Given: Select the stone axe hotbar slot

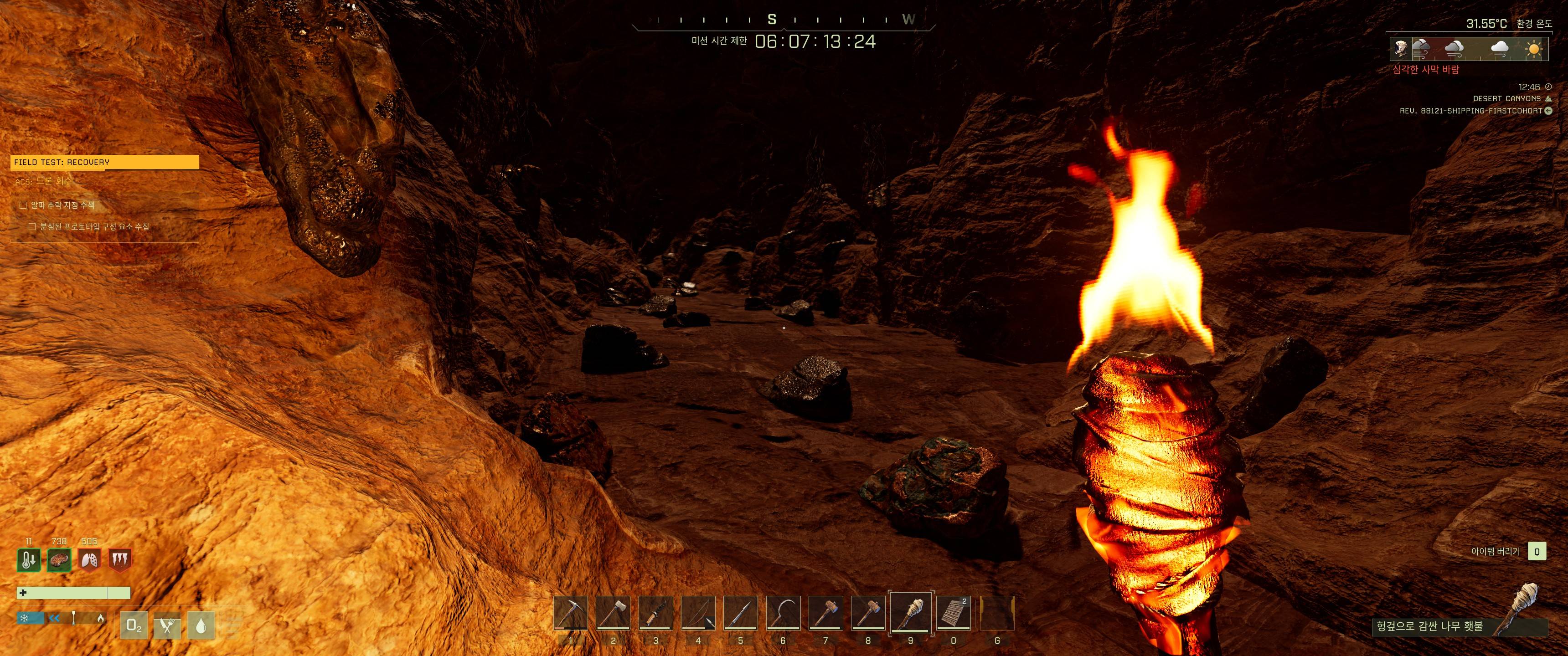Looking at the screenshot, I should tap(613, 613).
